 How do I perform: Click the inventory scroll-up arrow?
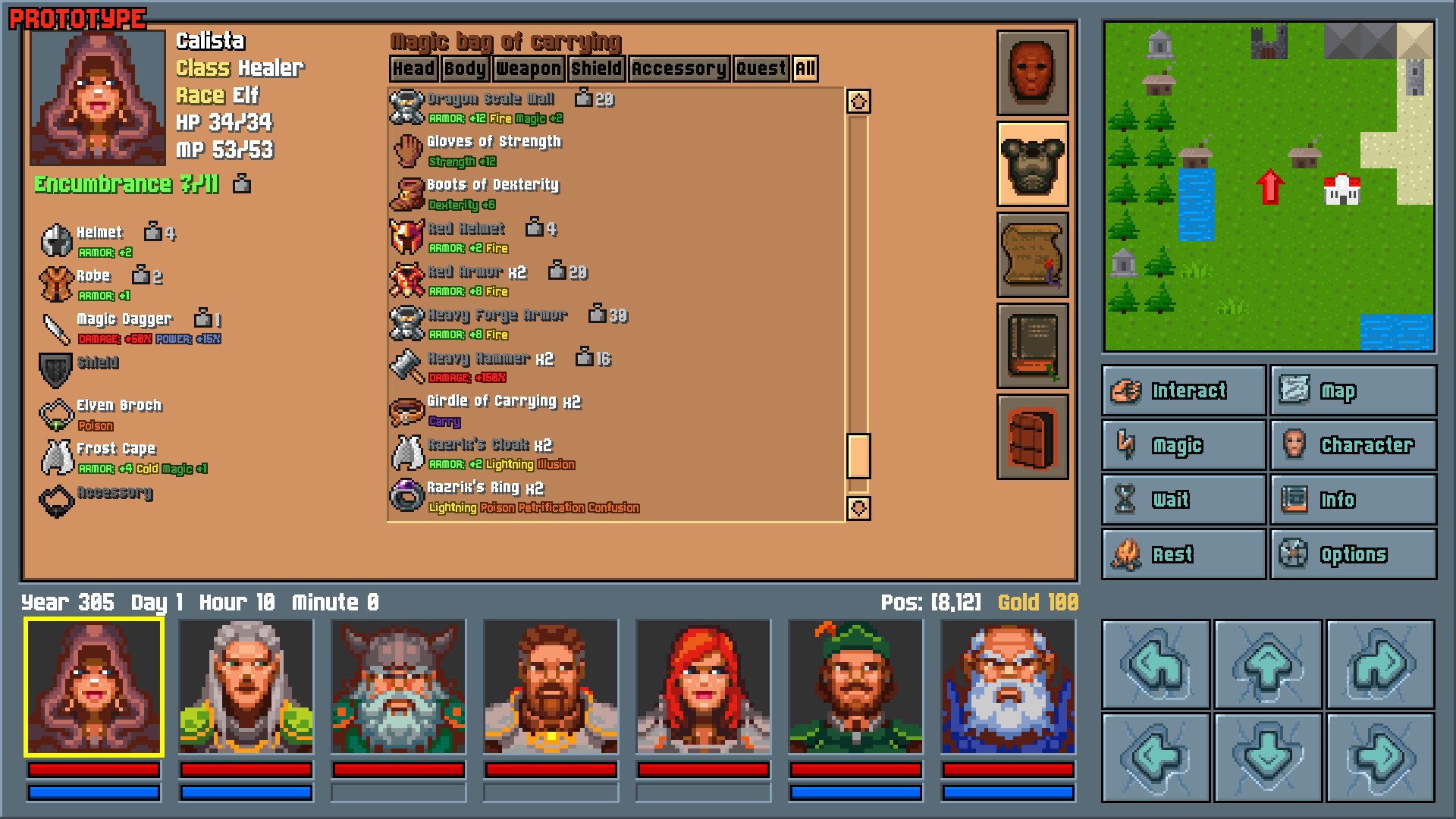click(x=858, y=99)
